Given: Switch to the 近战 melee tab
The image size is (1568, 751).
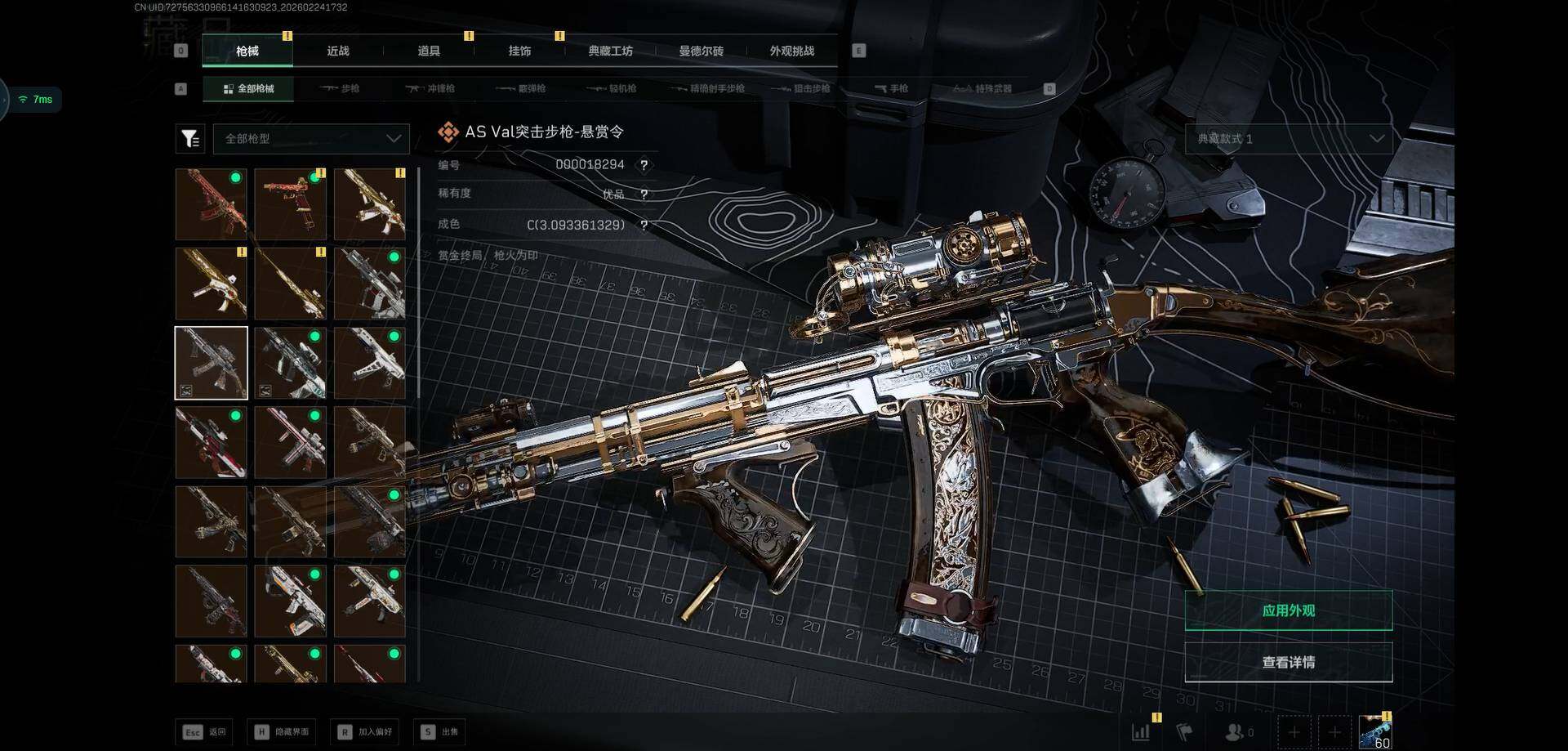Looking at the screenshot, I should pyautogui.click(x=338, y=51).
